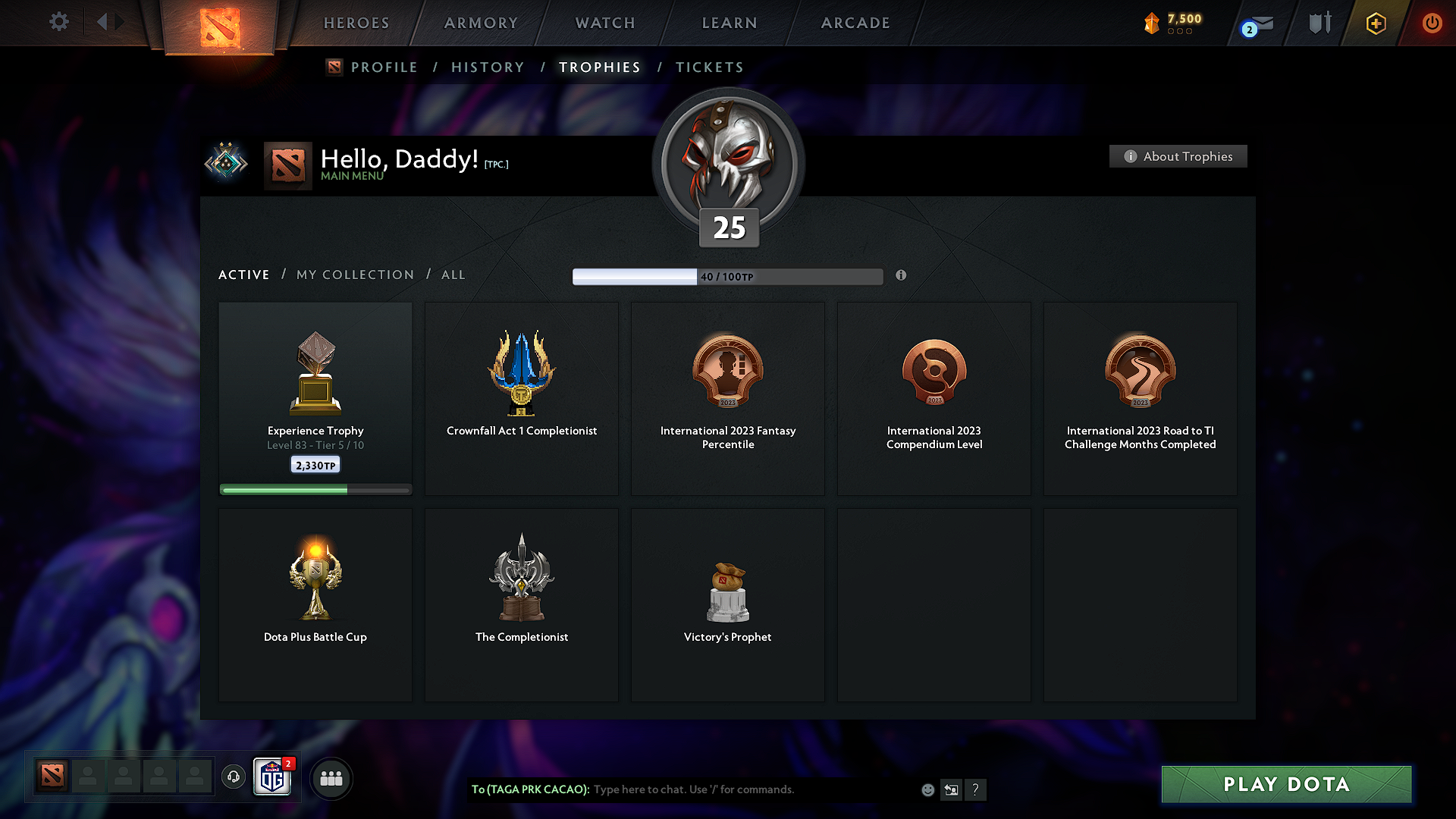
Task: Click the back navigation arrow
Action: pos(104,22)
